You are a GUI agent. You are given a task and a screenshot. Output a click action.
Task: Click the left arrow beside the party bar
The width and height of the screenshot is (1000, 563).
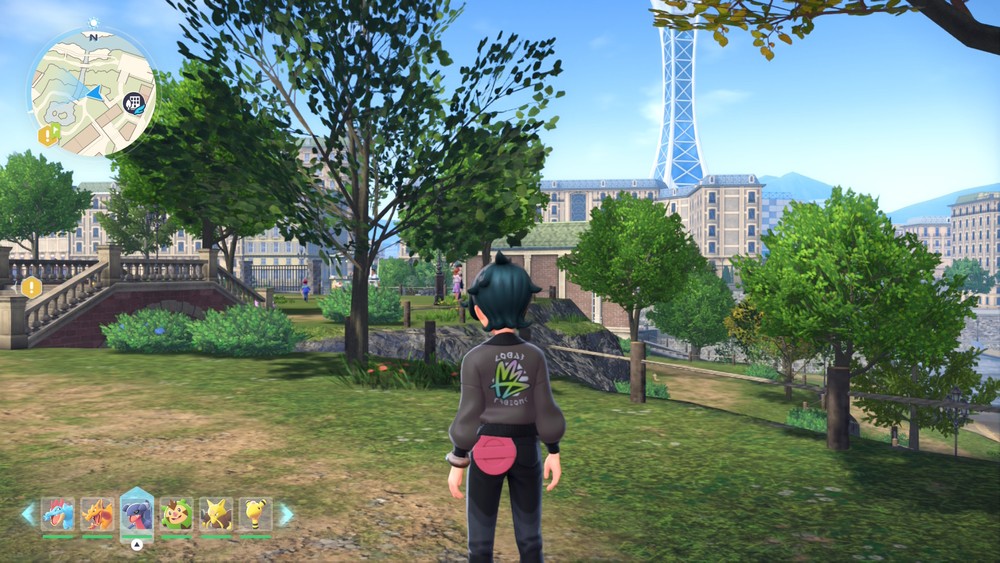coord(28,514)
